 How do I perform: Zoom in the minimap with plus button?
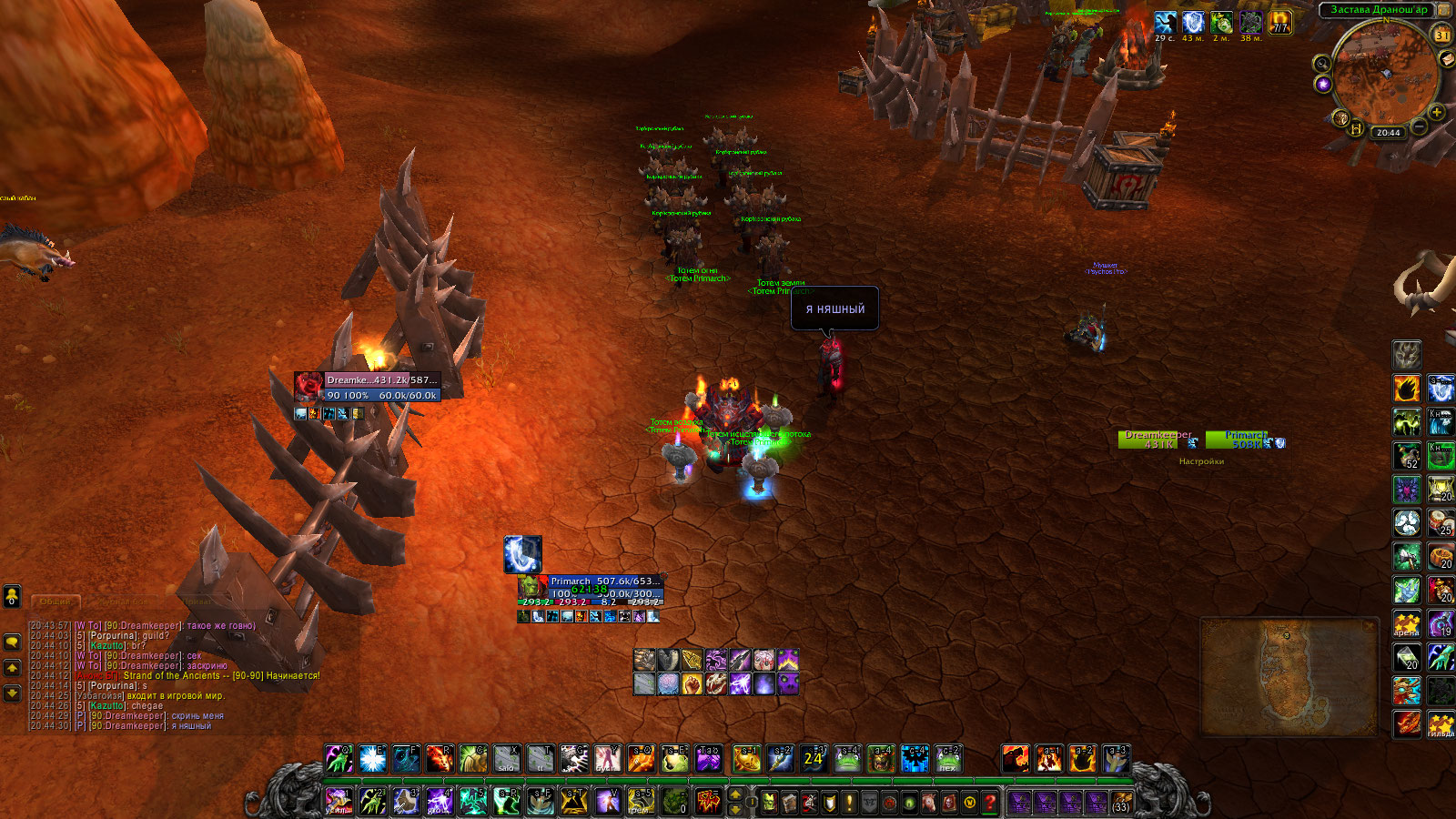tap(1436, 112)
